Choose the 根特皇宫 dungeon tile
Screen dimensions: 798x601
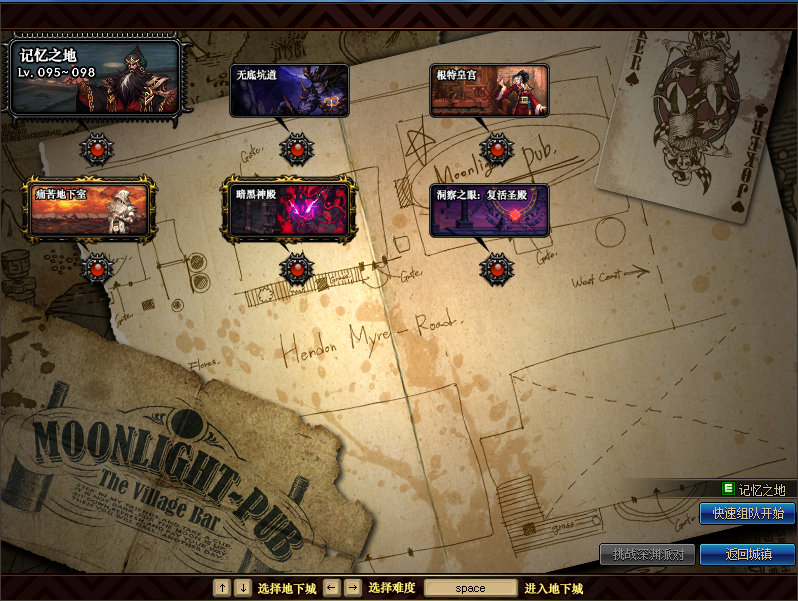click(490, 91)
